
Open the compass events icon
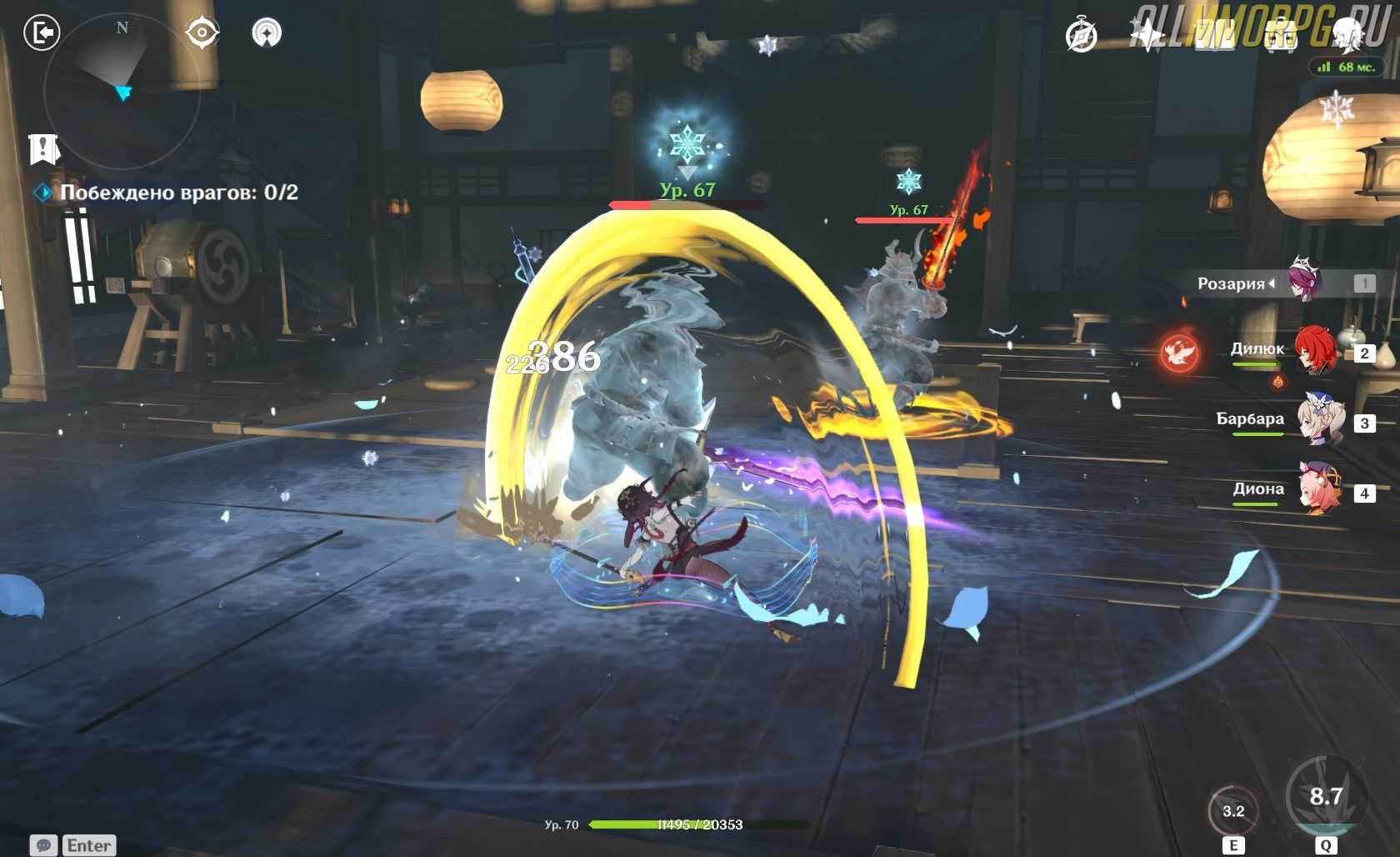[x=1082, y=36]
